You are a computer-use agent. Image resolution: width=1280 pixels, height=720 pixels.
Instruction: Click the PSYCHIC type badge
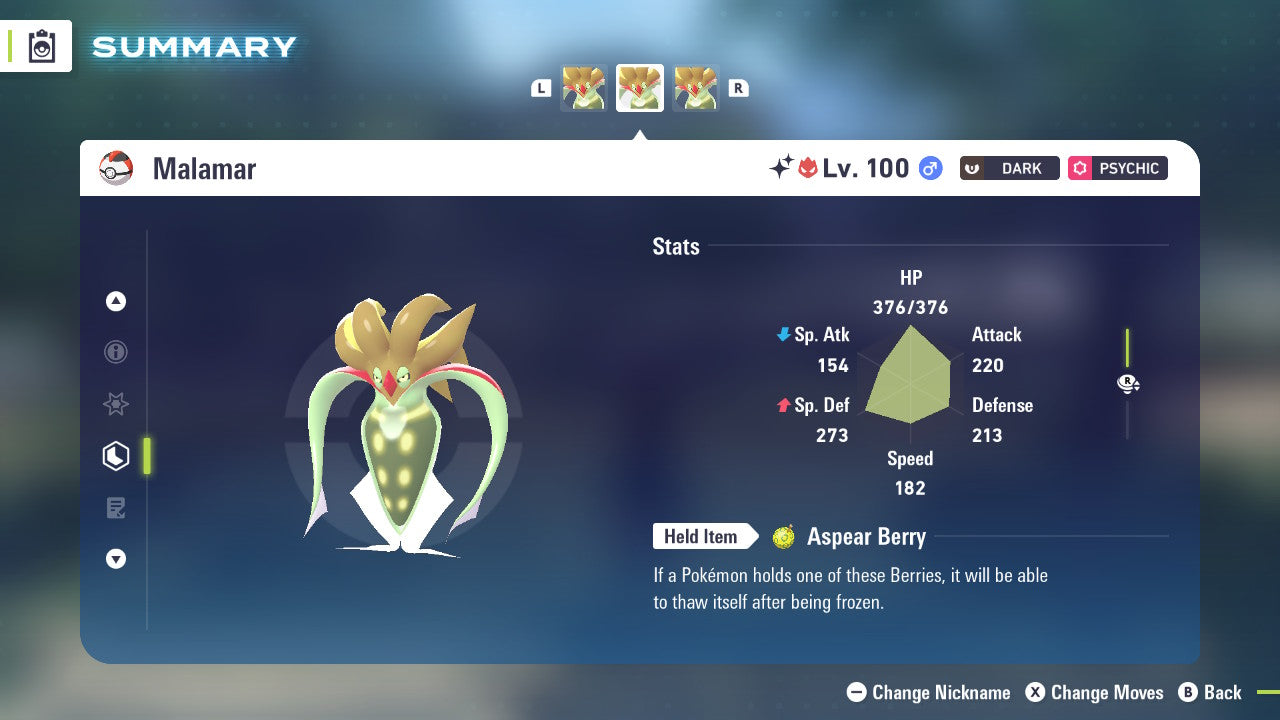tap(1117, 168)
